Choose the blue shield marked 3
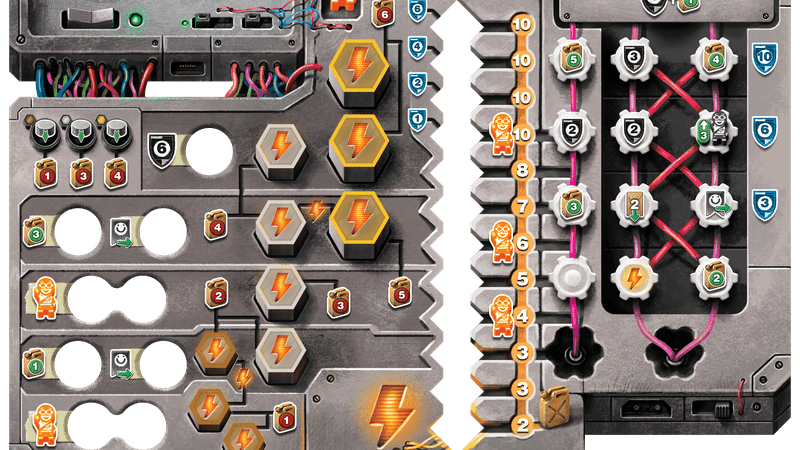The height and width of the screenshot is (450, 800). pos(765,201)
